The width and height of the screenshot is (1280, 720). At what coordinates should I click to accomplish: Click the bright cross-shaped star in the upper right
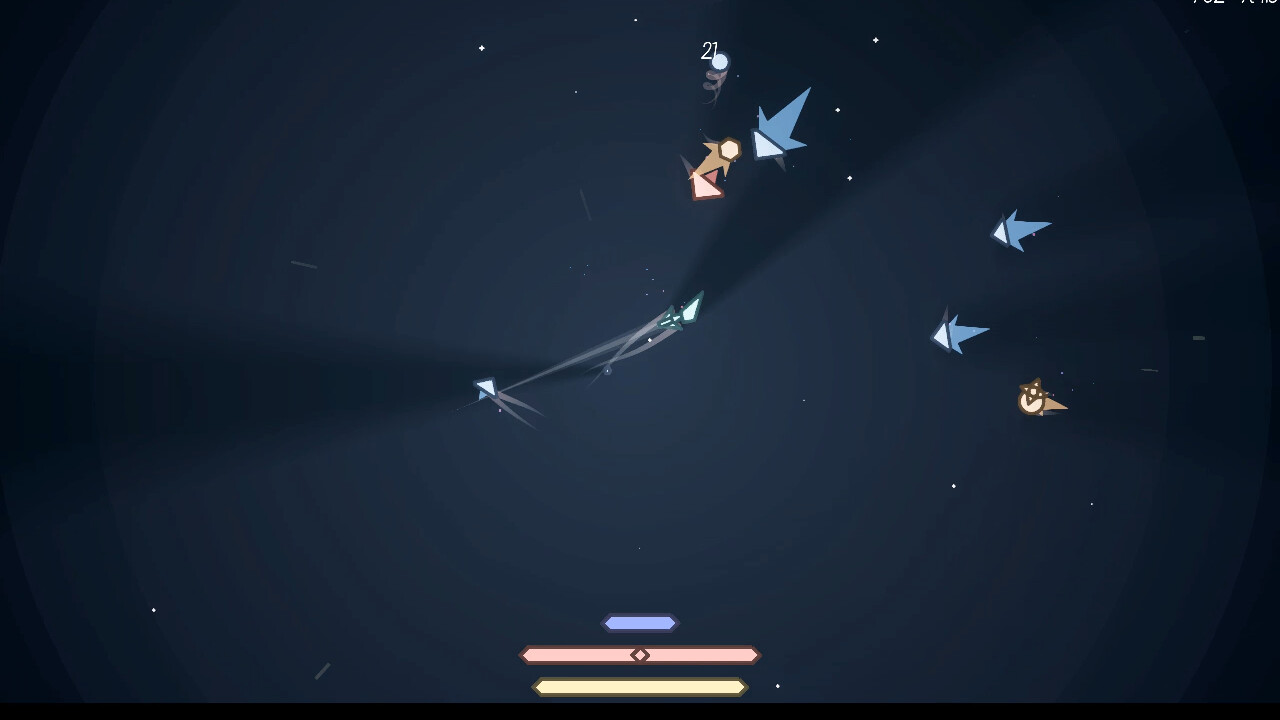(875, 40)
